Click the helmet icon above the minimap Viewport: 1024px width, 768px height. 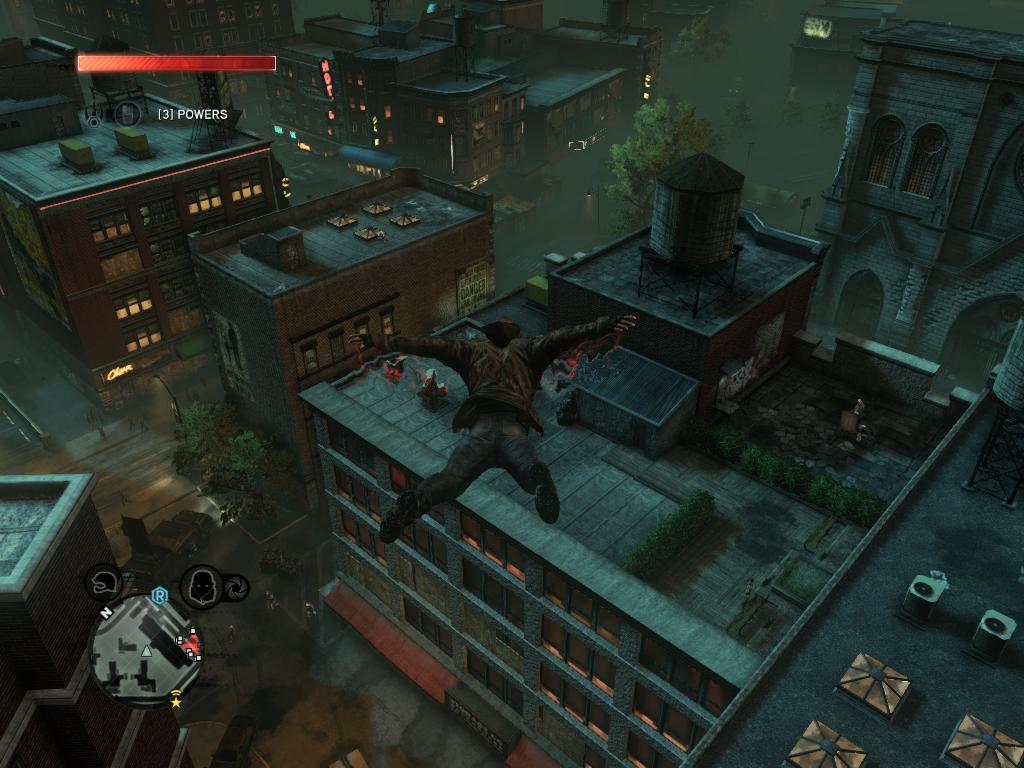(x=104, y=583)
